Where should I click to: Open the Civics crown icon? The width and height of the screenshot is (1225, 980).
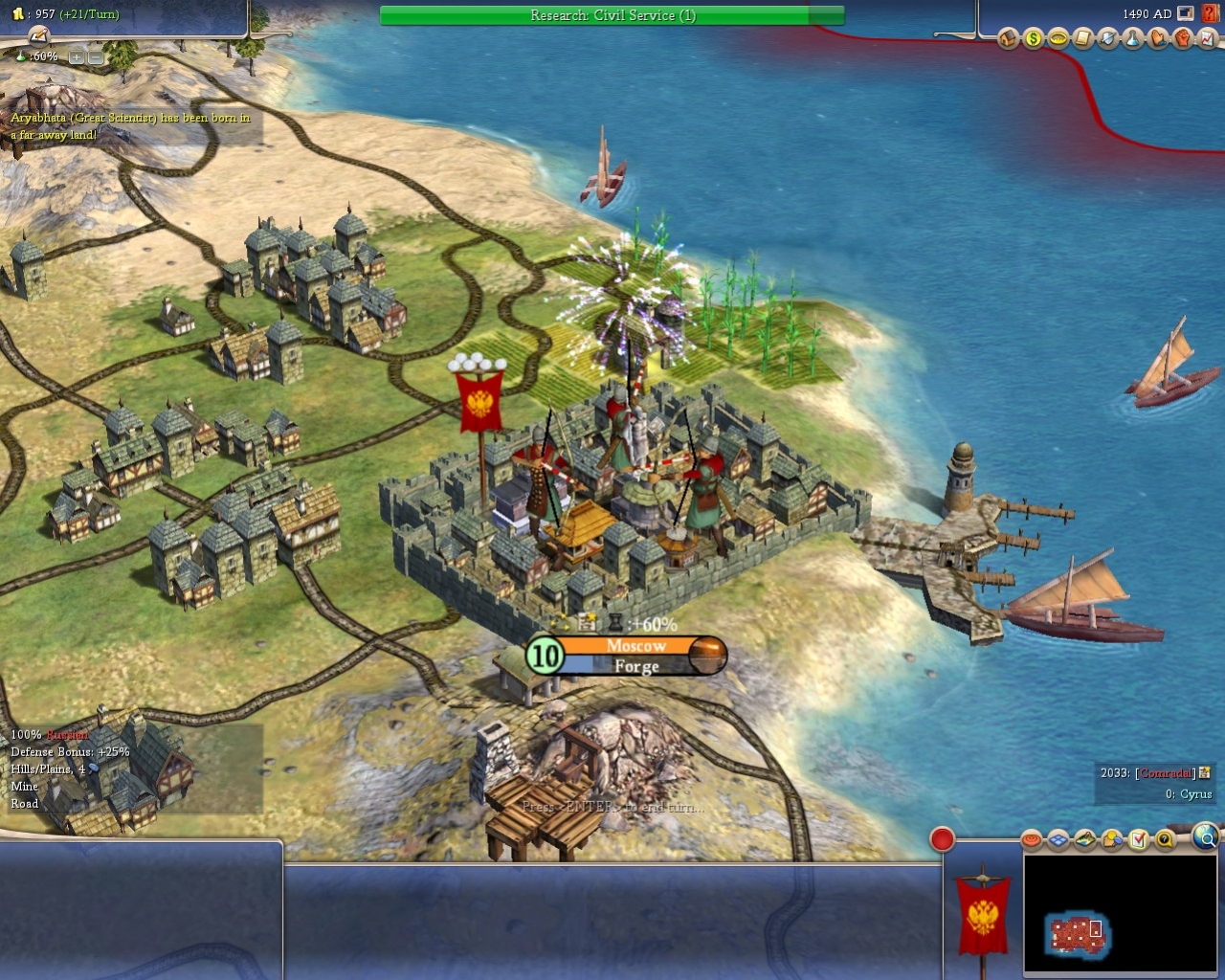point(1058,39)
